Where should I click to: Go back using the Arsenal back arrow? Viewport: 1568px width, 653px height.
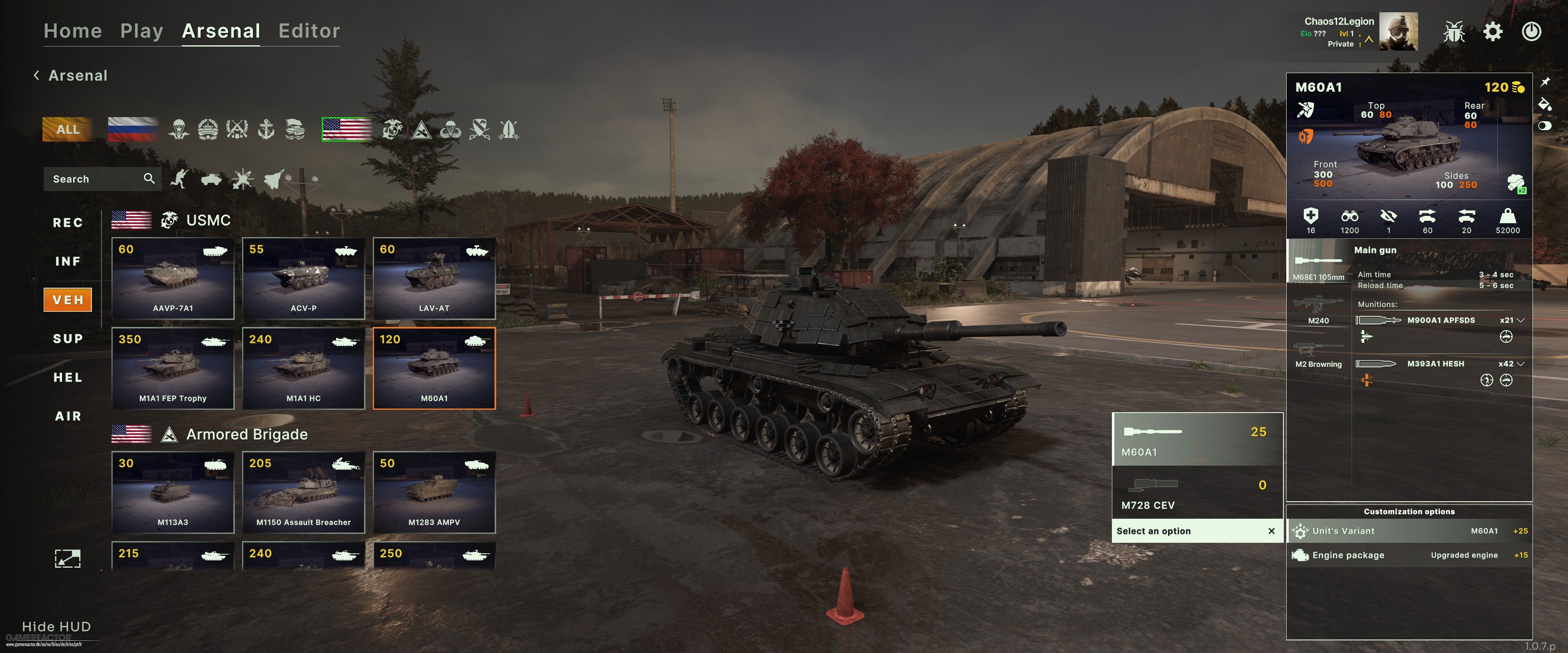click(x=36, y=76)
